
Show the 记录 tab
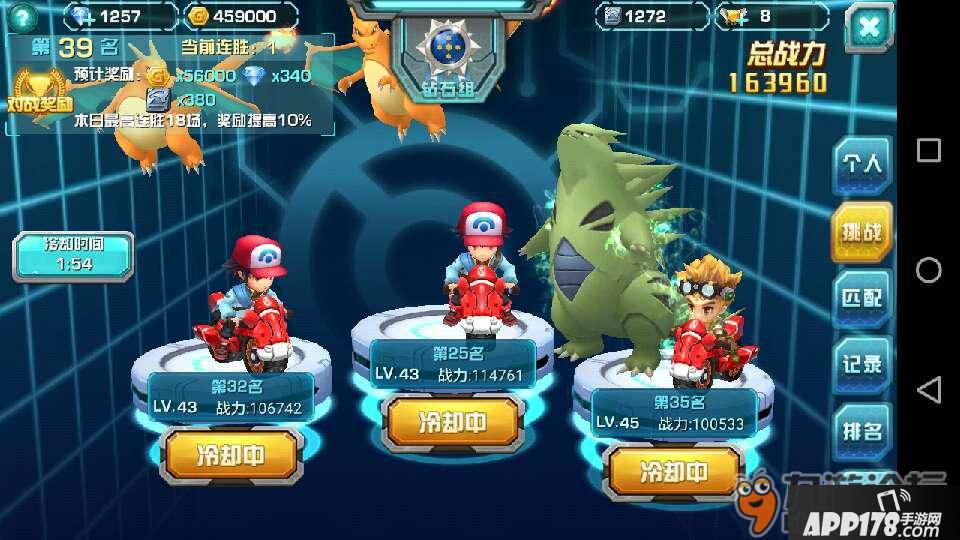tap(861, 365)
